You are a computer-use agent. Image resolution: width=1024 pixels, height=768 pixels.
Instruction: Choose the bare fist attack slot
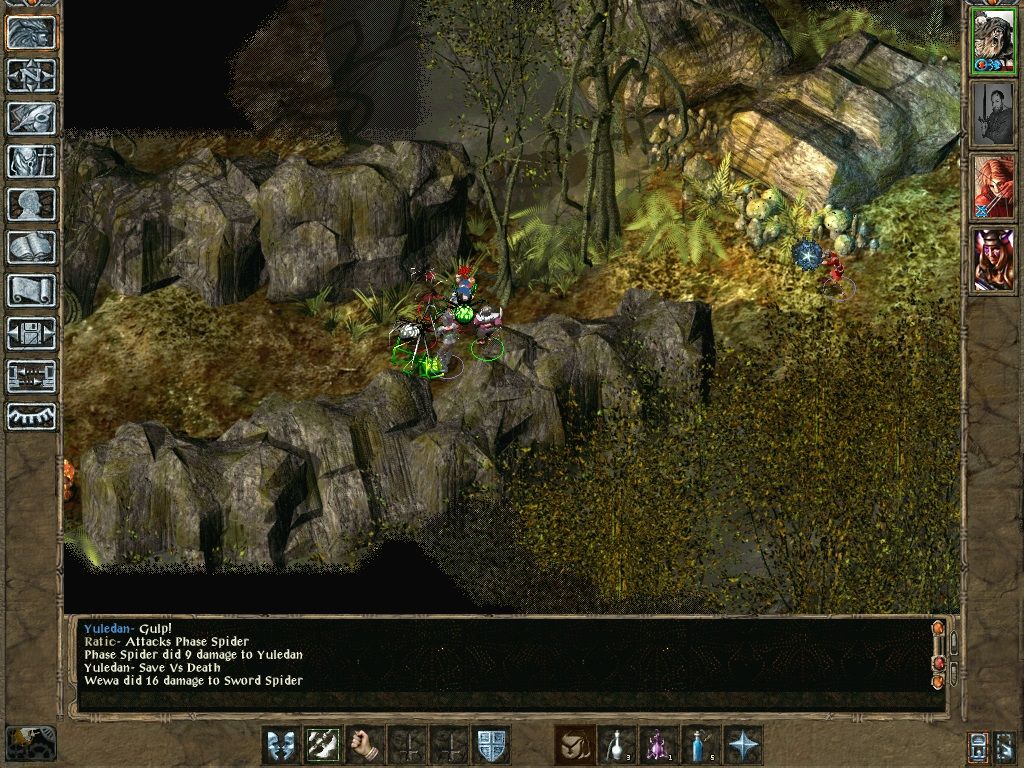click(x=367, y=746)
